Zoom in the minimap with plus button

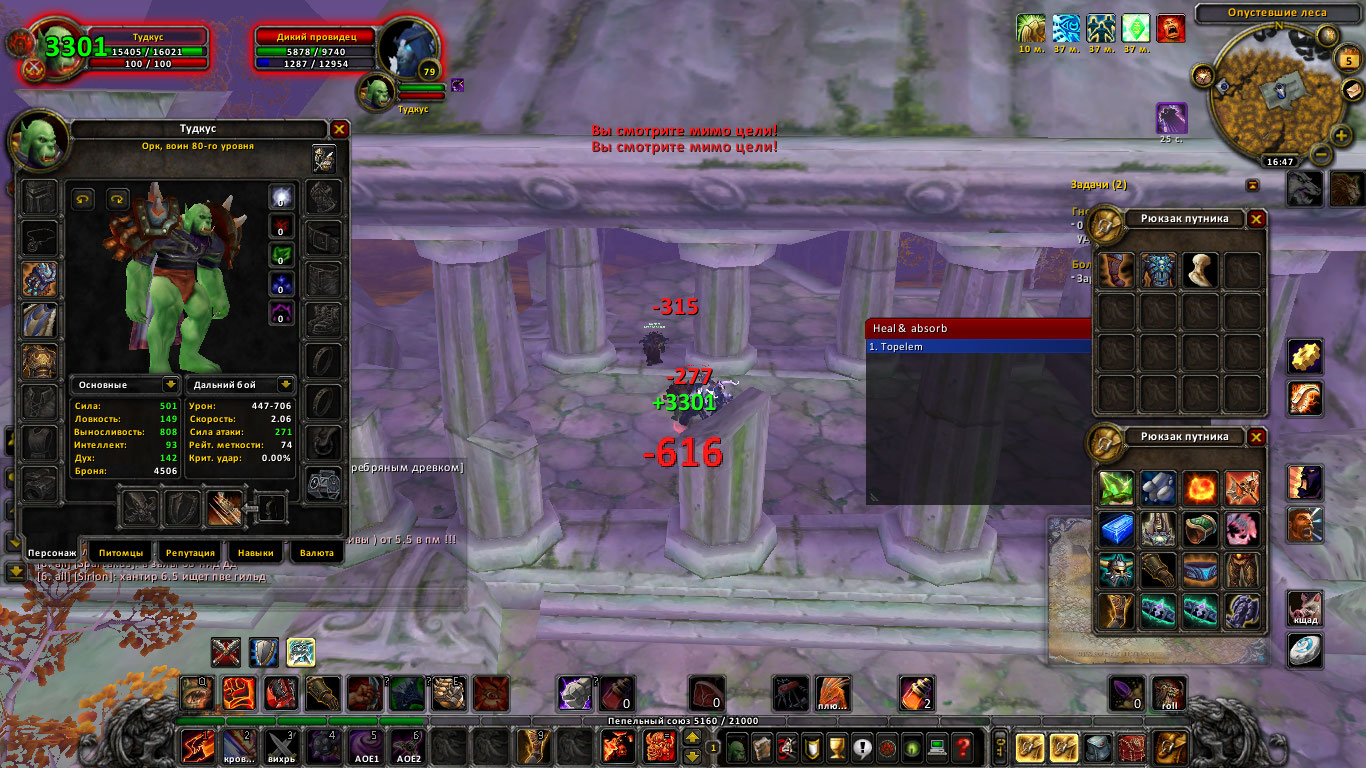(1341, 135)
